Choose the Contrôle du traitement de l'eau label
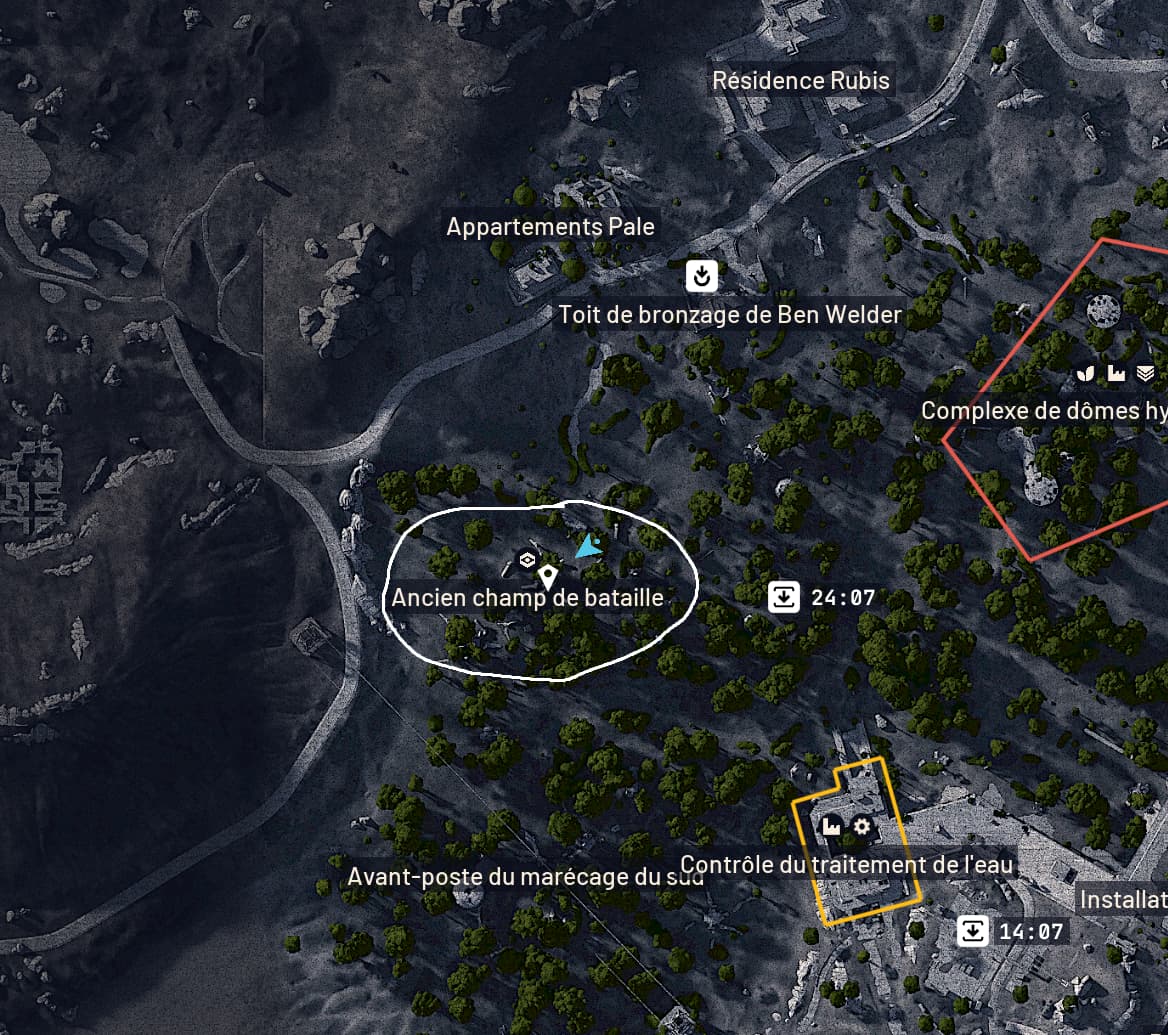 (847, 865)
